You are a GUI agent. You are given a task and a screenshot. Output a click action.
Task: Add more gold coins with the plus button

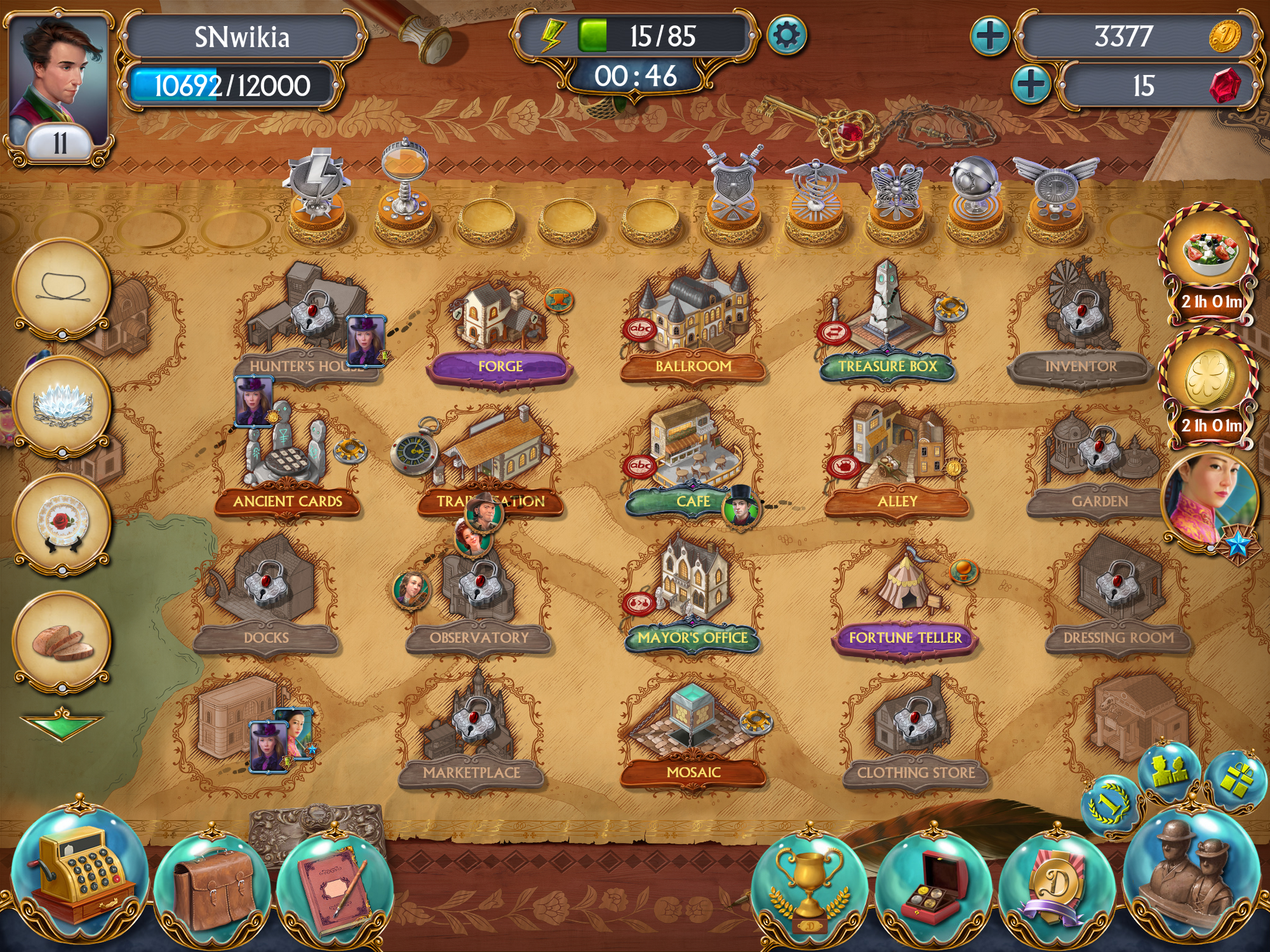(990, 35)
